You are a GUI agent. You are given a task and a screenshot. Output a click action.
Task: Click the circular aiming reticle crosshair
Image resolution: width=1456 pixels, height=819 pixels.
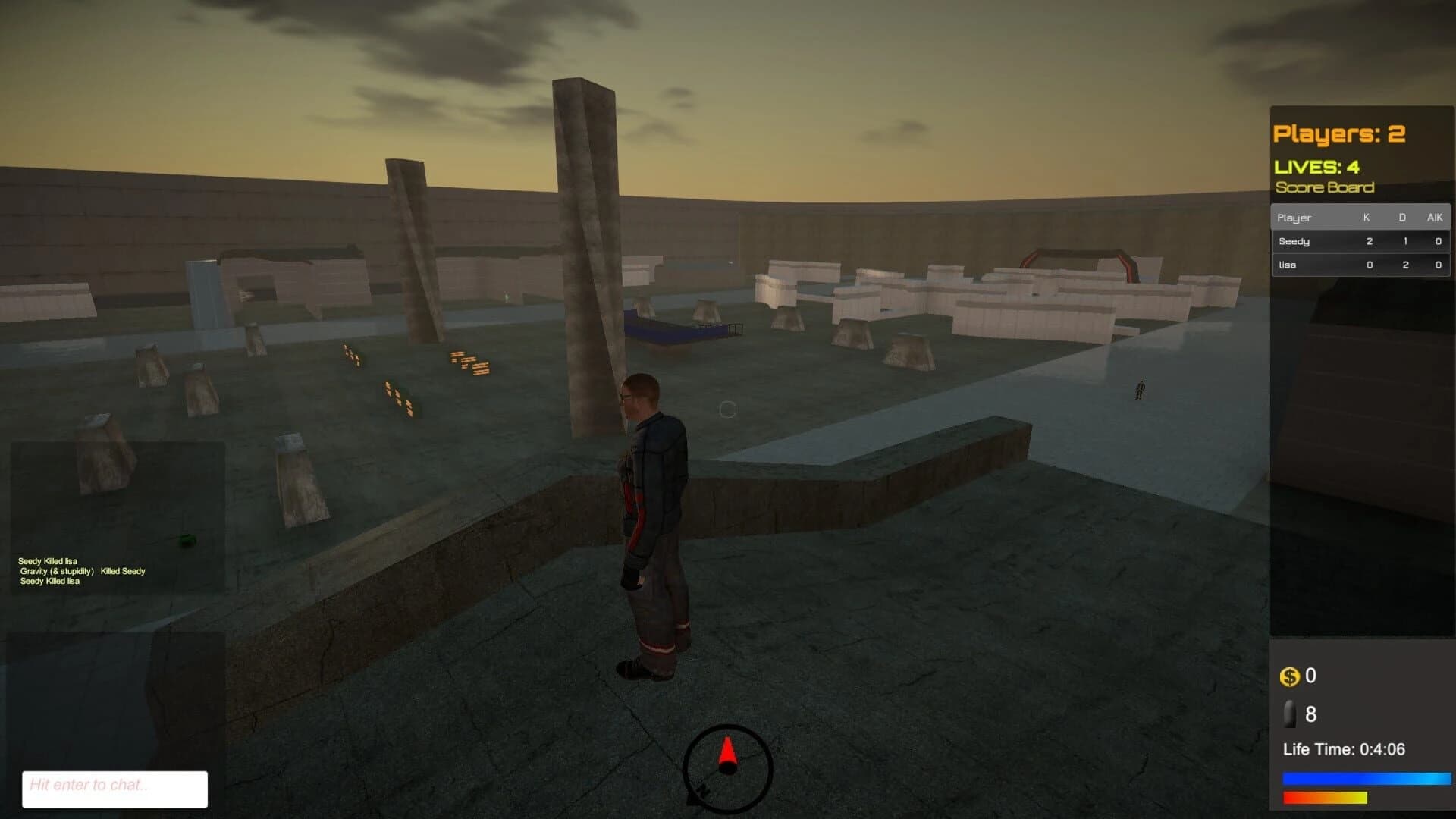click(x=727, y=409)
